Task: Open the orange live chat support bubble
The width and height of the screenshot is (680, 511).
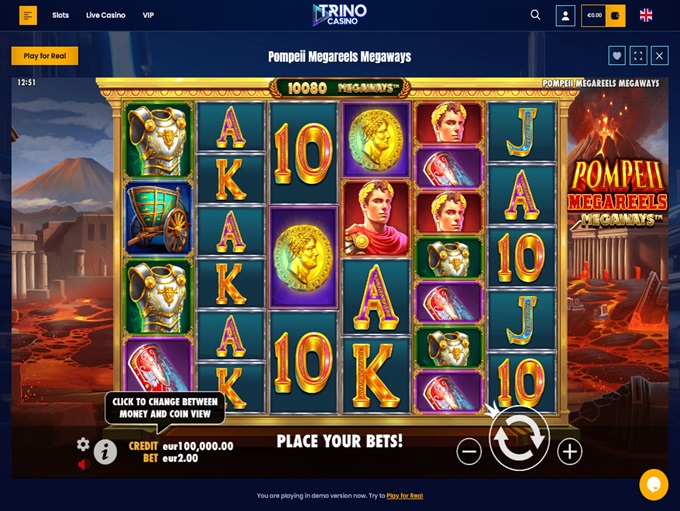Action: (x=654, y=484)
